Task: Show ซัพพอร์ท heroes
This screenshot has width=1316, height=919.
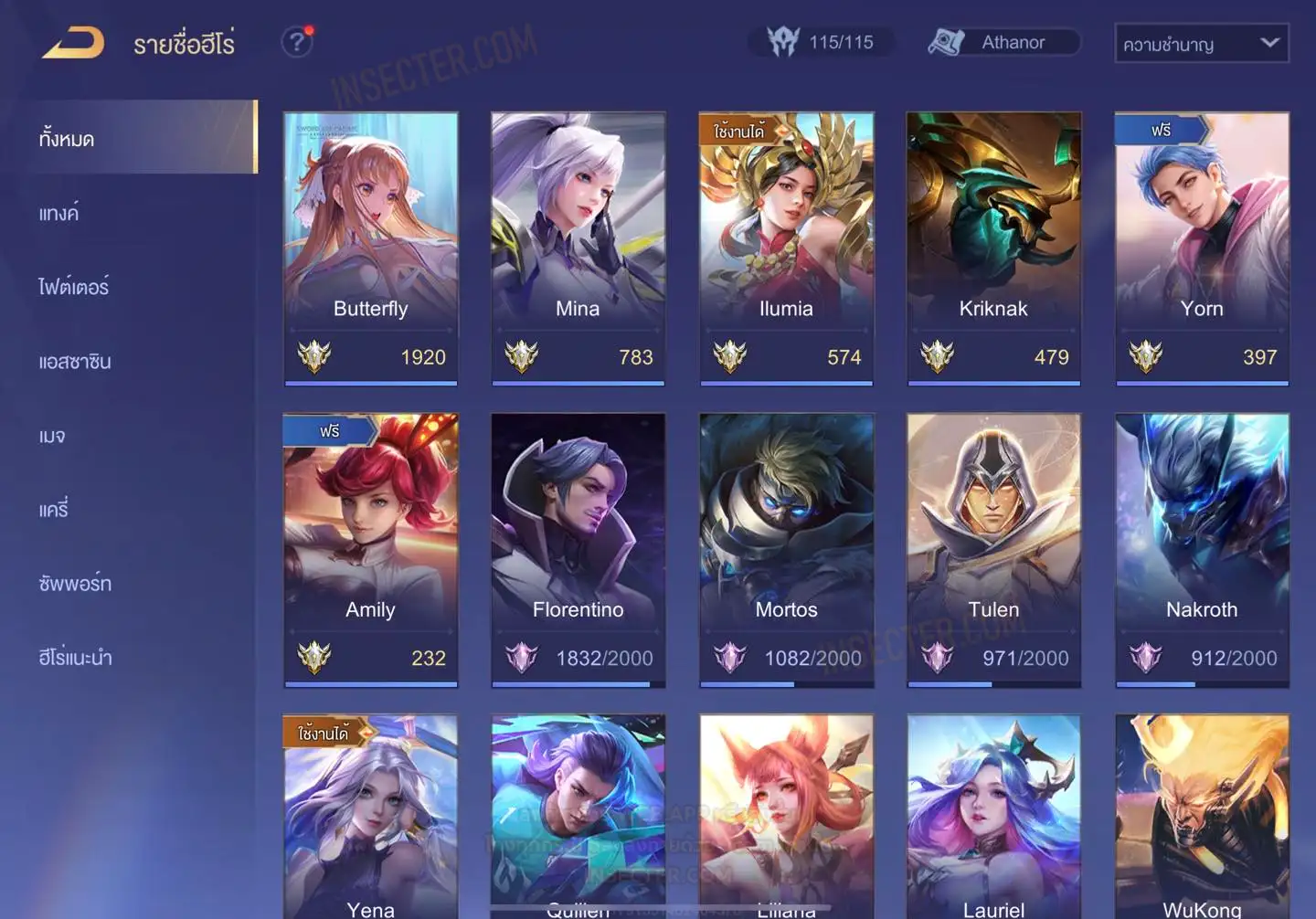Action: (x=75, y=584)
